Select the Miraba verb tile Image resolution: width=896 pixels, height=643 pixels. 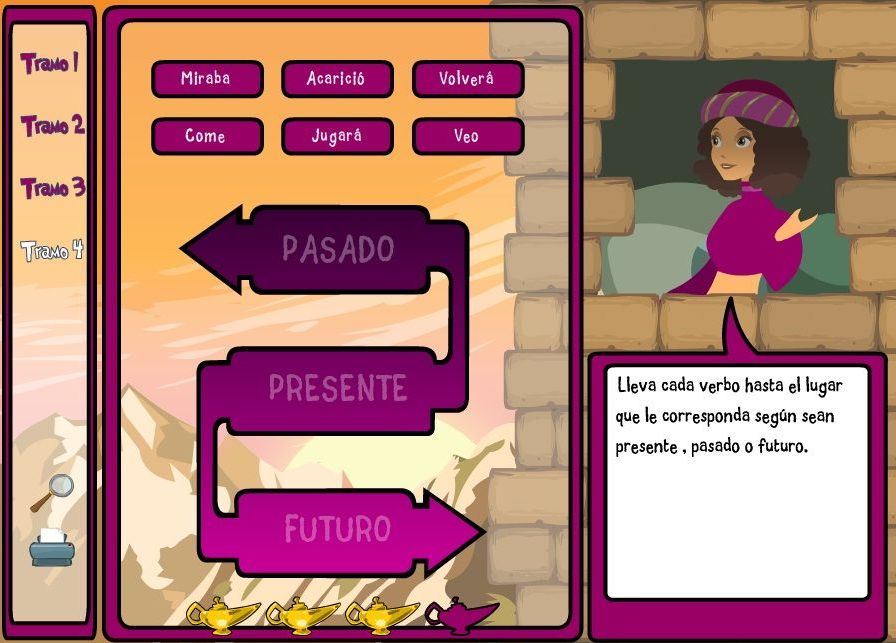click(x=207, y=79)
